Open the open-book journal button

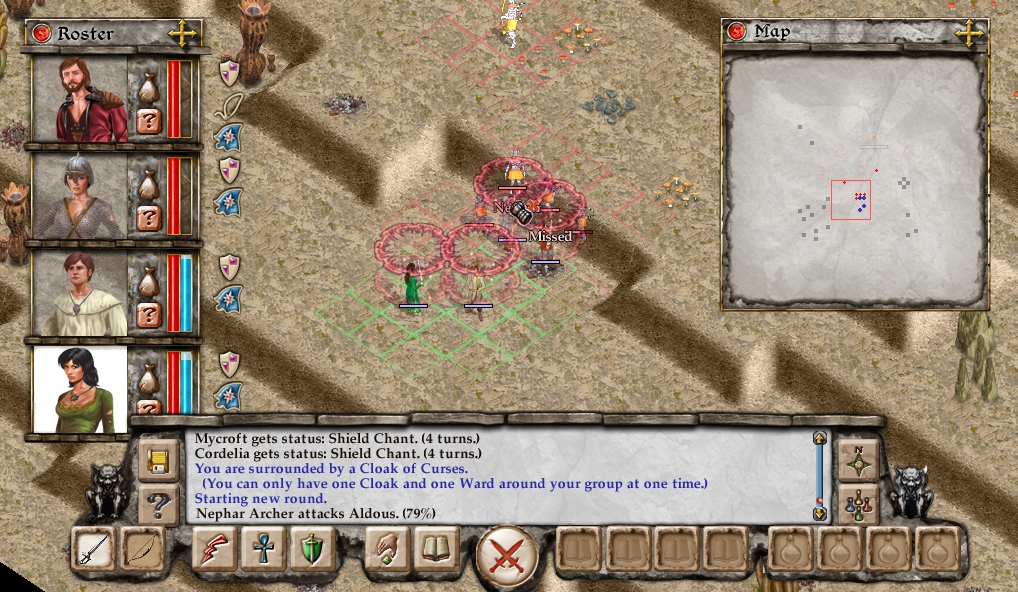tap(436, 550)
